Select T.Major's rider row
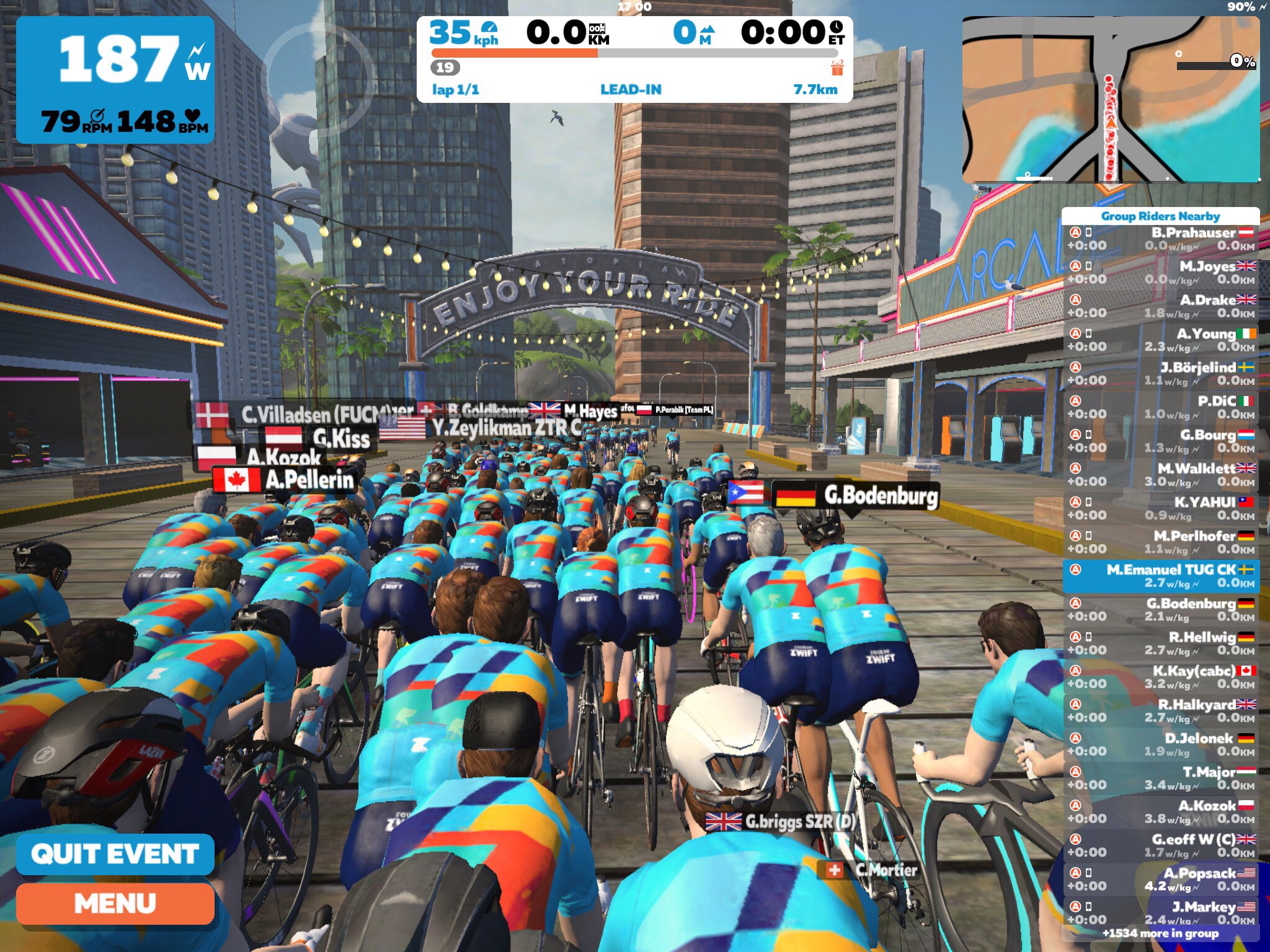Image resolution: width=1270 pixels, height=952 pixels. 1161,778
